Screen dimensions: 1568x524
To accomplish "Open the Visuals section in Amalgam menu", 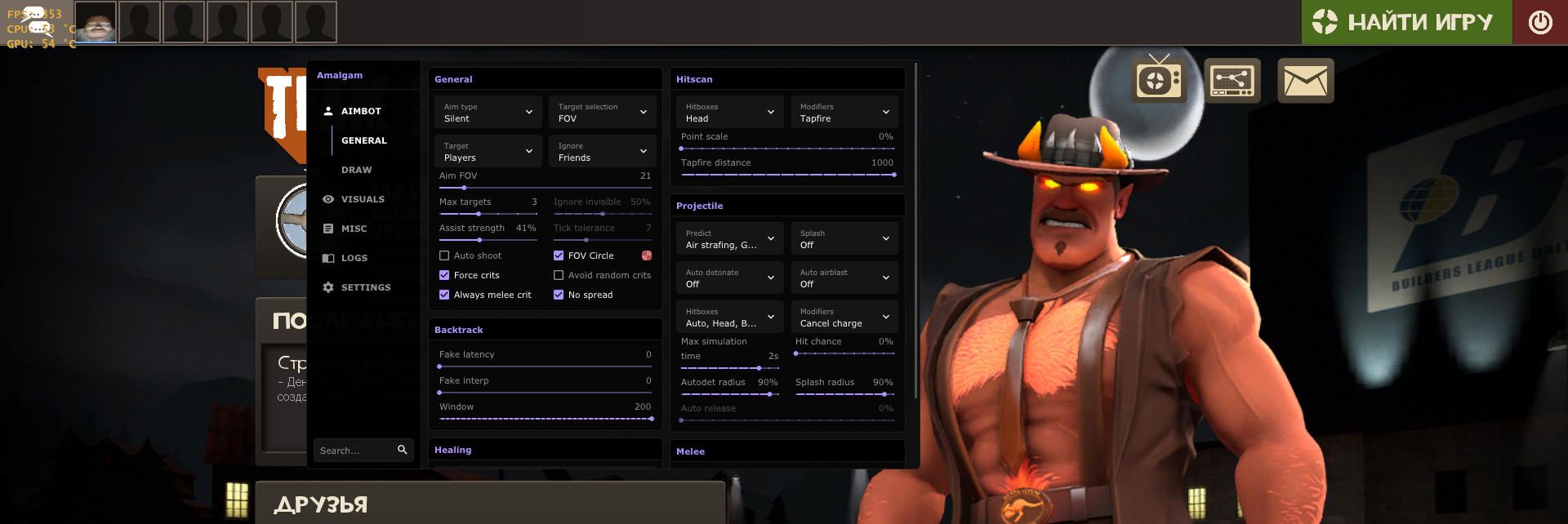I will tap(362, 199).
